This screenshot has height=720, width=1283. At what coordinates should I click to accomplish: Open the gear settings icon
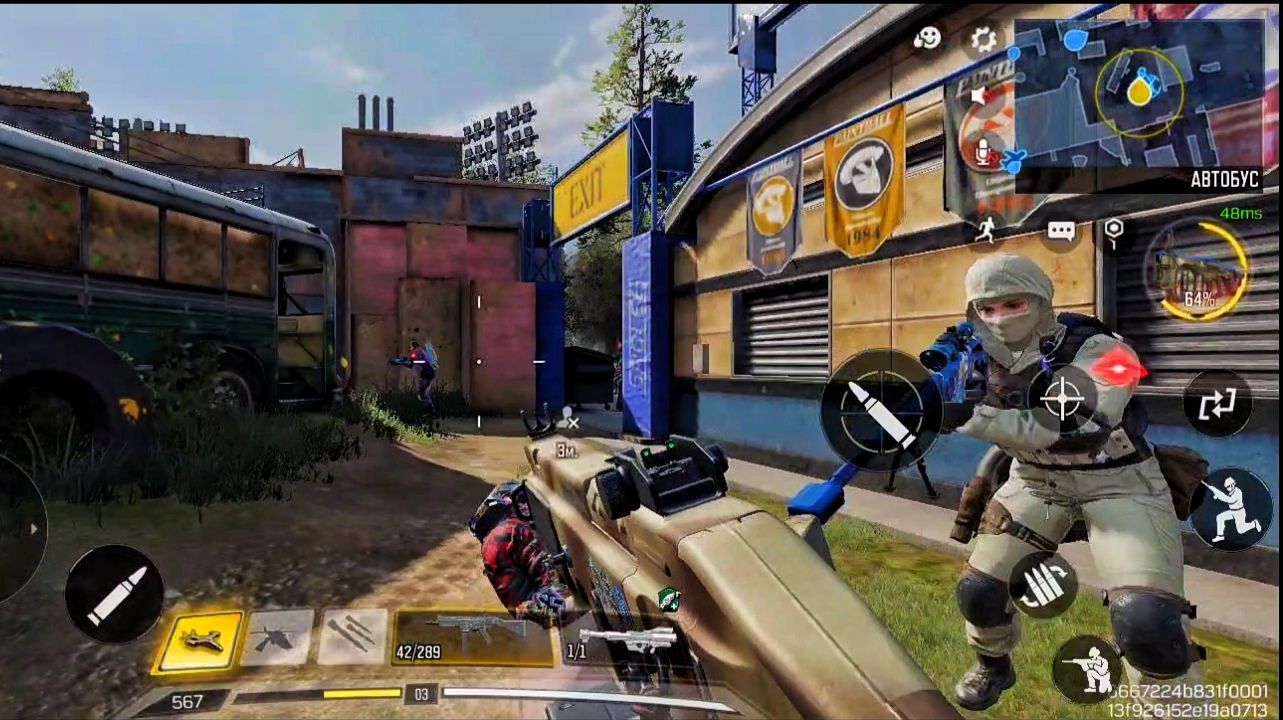coord(984,40)
